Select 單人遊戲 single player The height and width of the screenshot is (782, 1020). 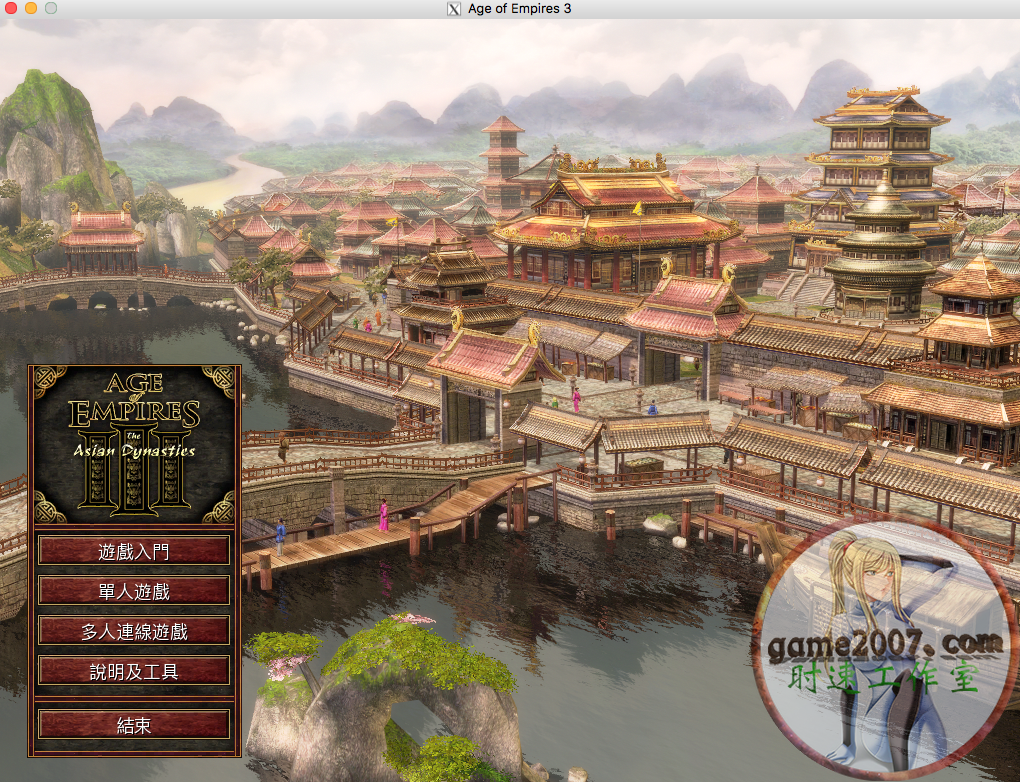click(x=134, y=590)
